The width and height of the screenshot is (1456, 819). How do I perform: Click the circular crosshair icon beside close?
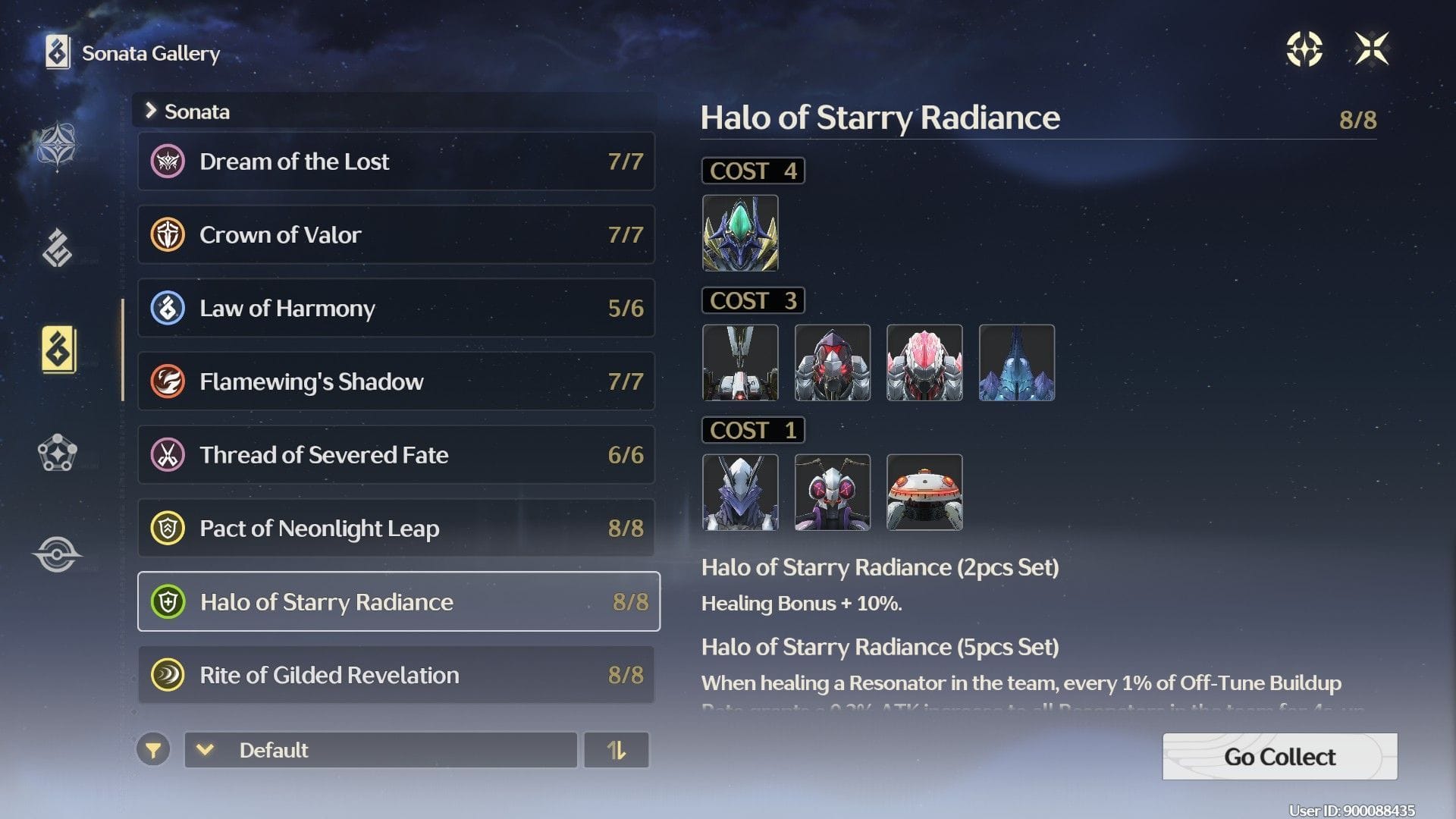coord(1304,49)
